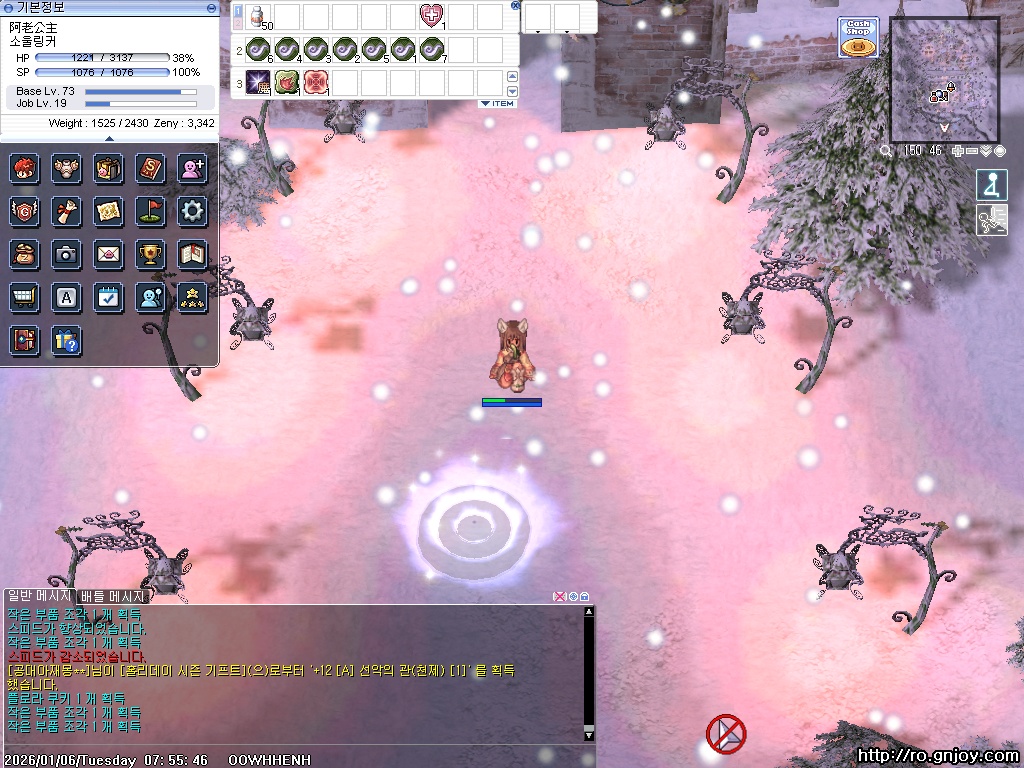This screenshot has height=768, width=1024.
Task: Cast the purple starburst skill in row 3
Action: point(259,83)
